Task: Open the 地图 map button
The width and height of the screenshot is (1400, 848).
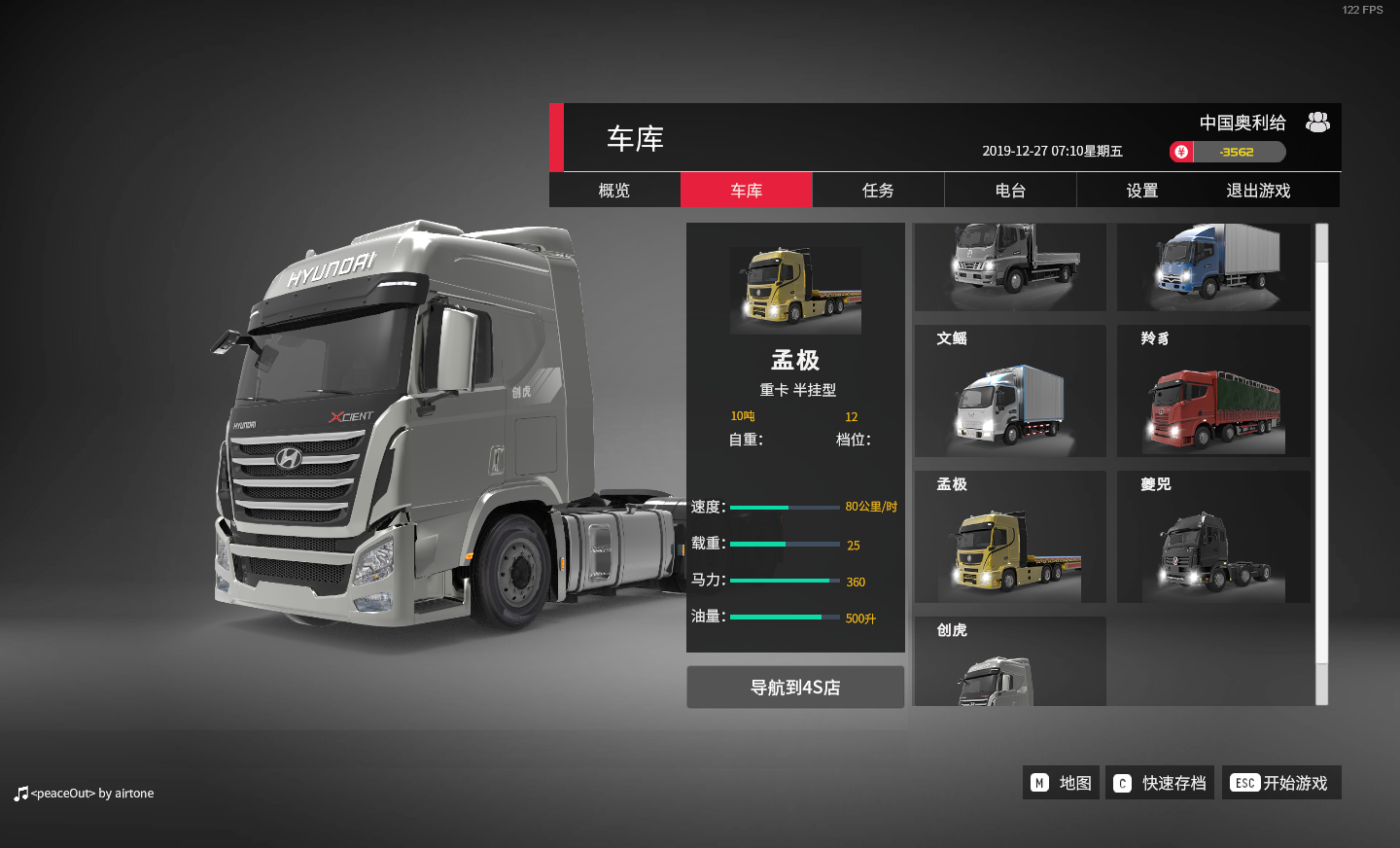Action: [x=1061, y=783]
